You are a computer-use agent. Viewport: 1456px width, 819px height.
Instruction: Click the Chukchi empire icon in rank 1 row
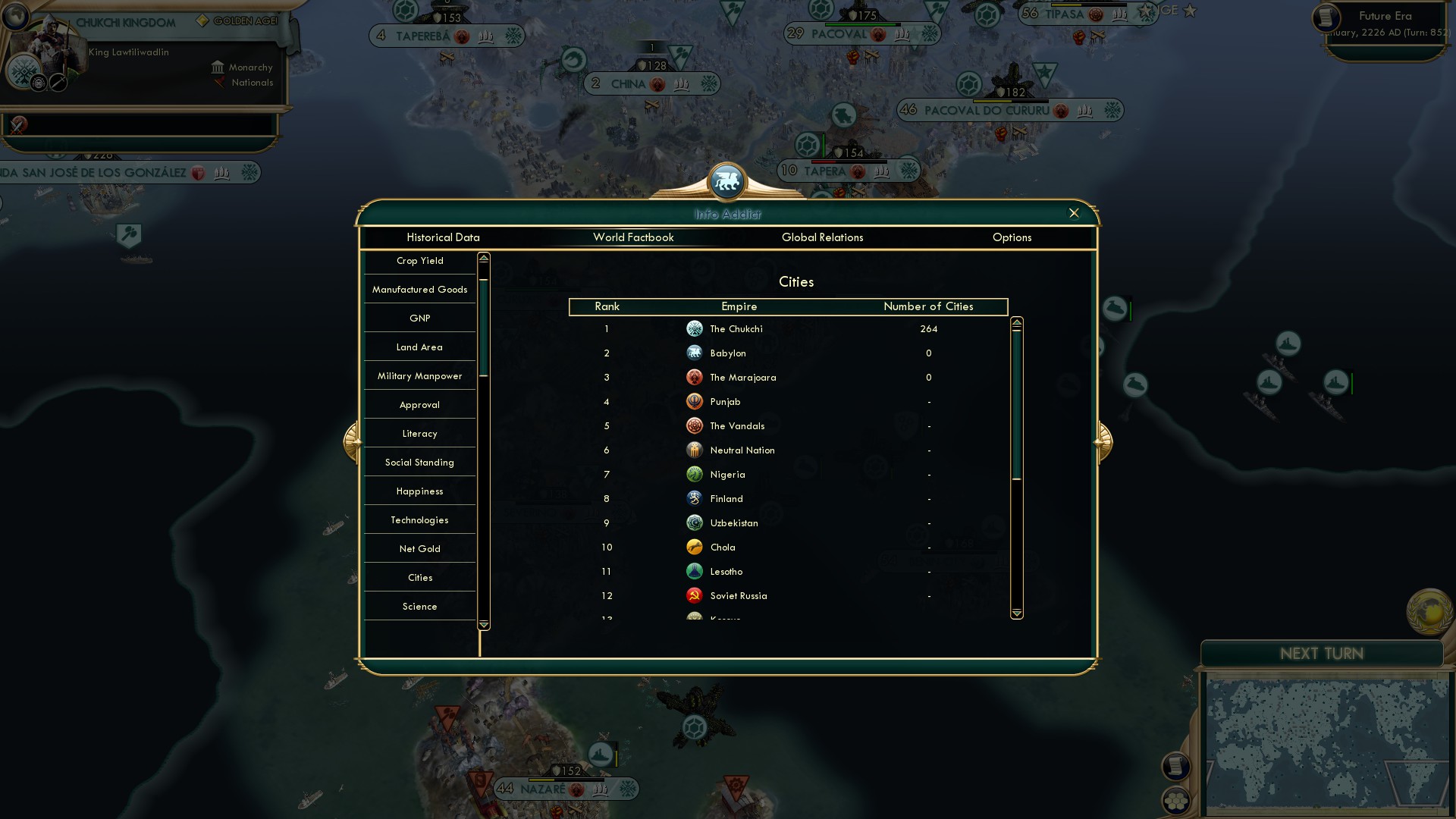pyautogui.click(x=695, y=328)
